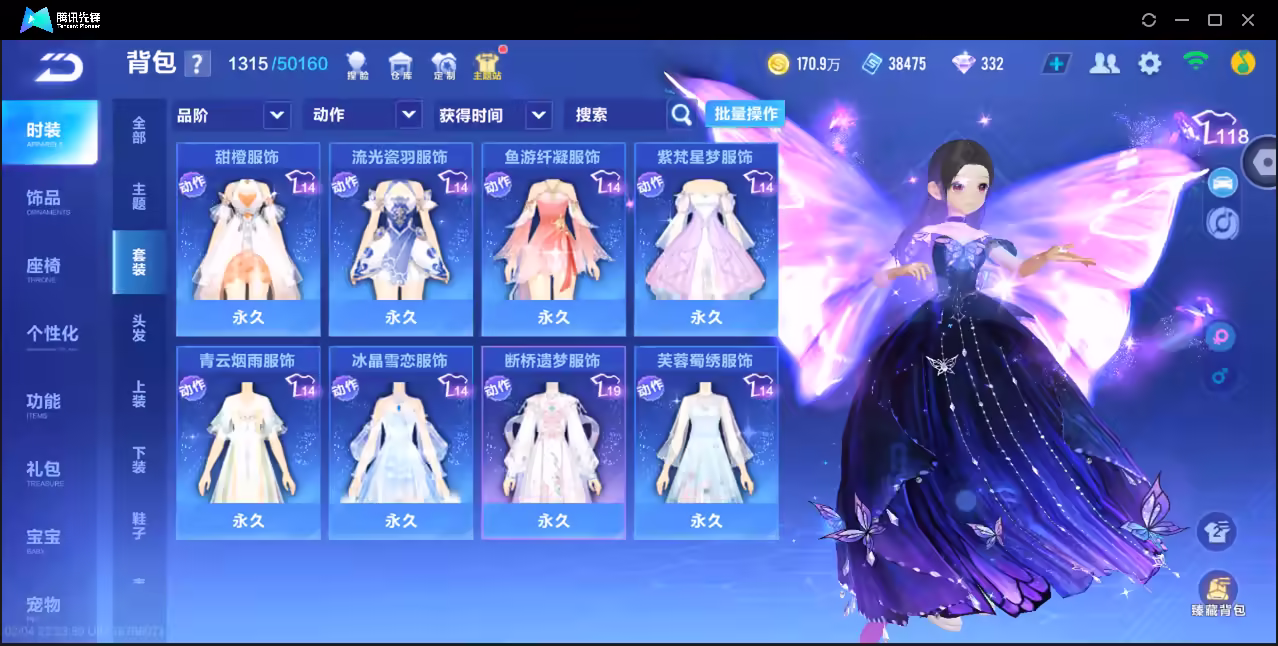Select the 座椅 category tab
The image size is (1278, 646).
click(44, 267)
